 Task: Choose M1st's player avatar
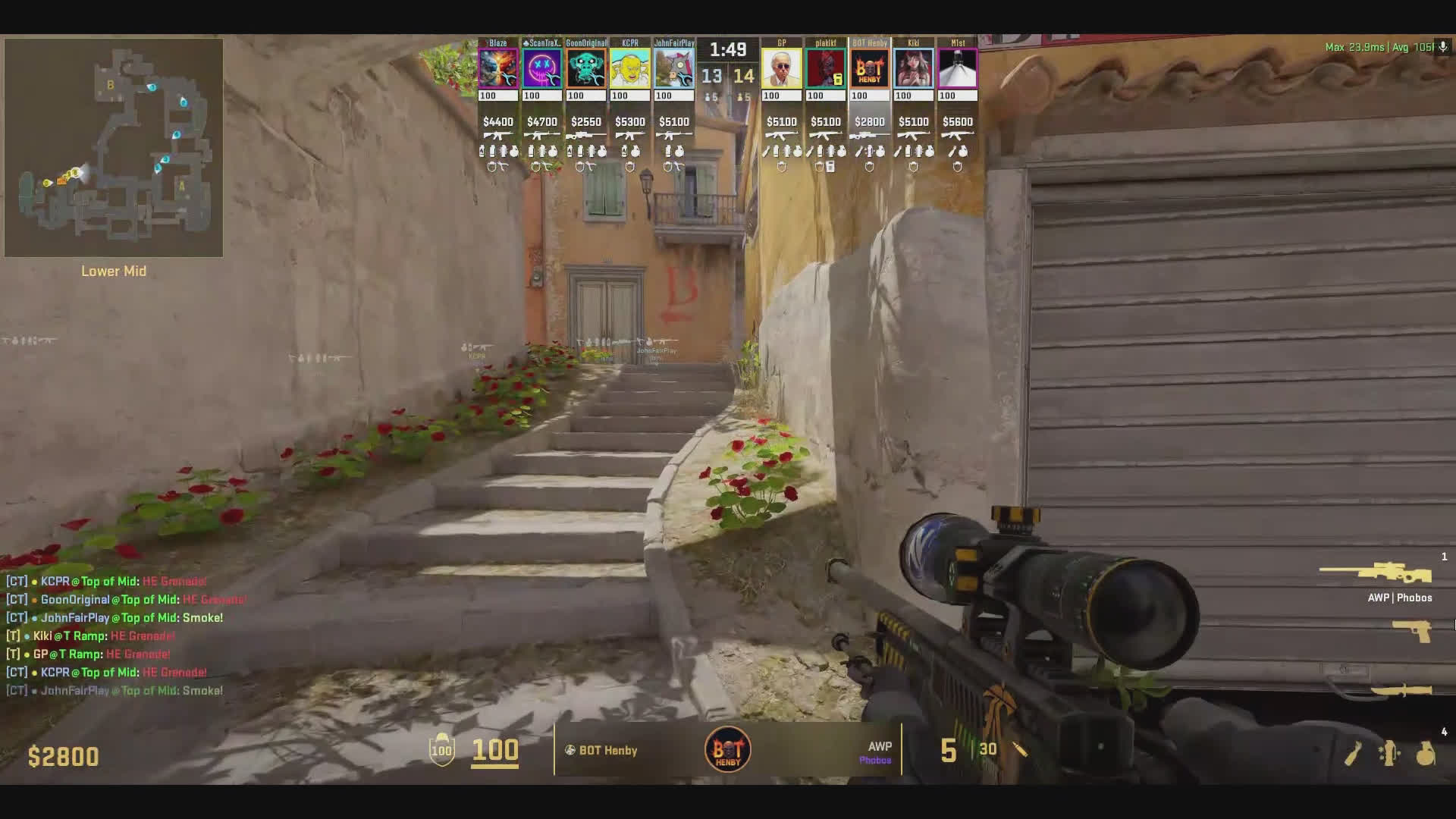(958, 69)
